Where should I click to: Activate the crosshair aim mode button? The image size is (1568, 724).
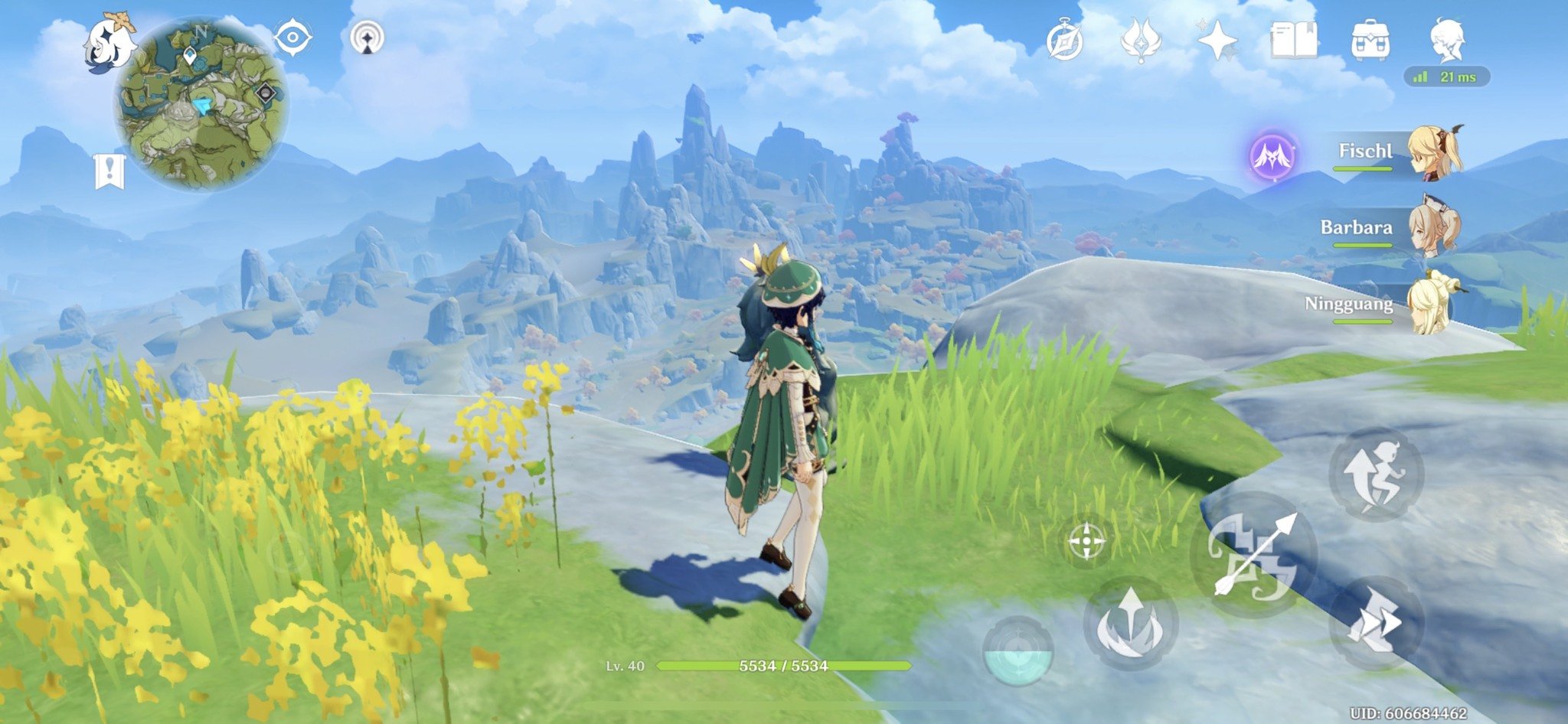tap(1086, 542)
